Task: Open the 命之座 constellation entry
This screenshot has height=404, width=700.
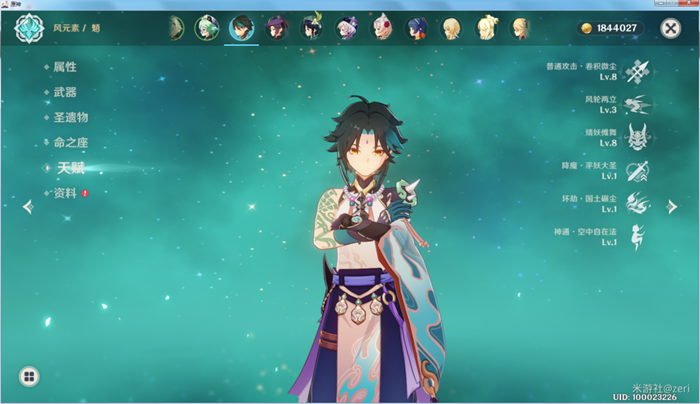Action: (x=70, y=143)
